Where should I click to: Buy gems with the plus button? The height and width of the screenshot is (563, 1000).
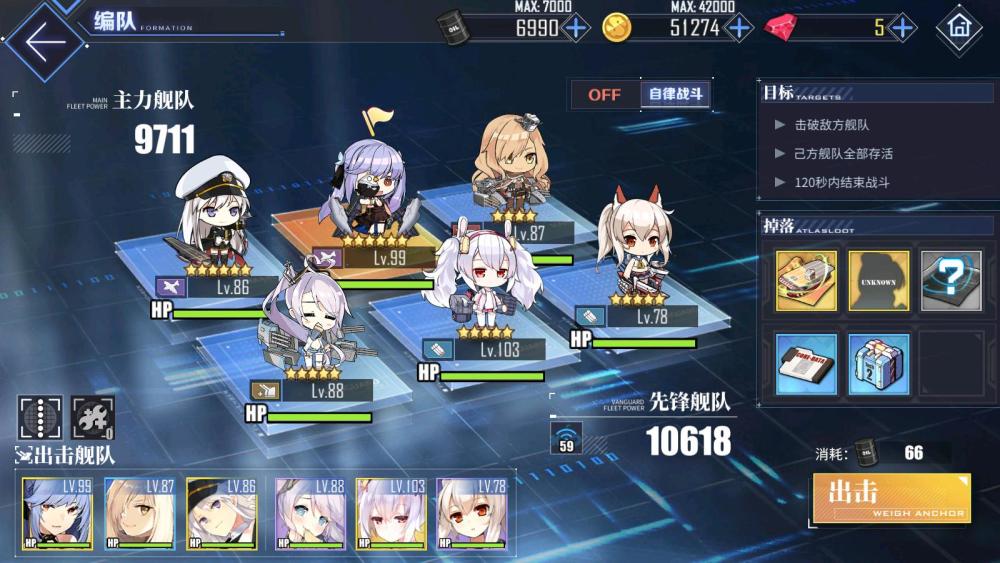click(902, 27)
